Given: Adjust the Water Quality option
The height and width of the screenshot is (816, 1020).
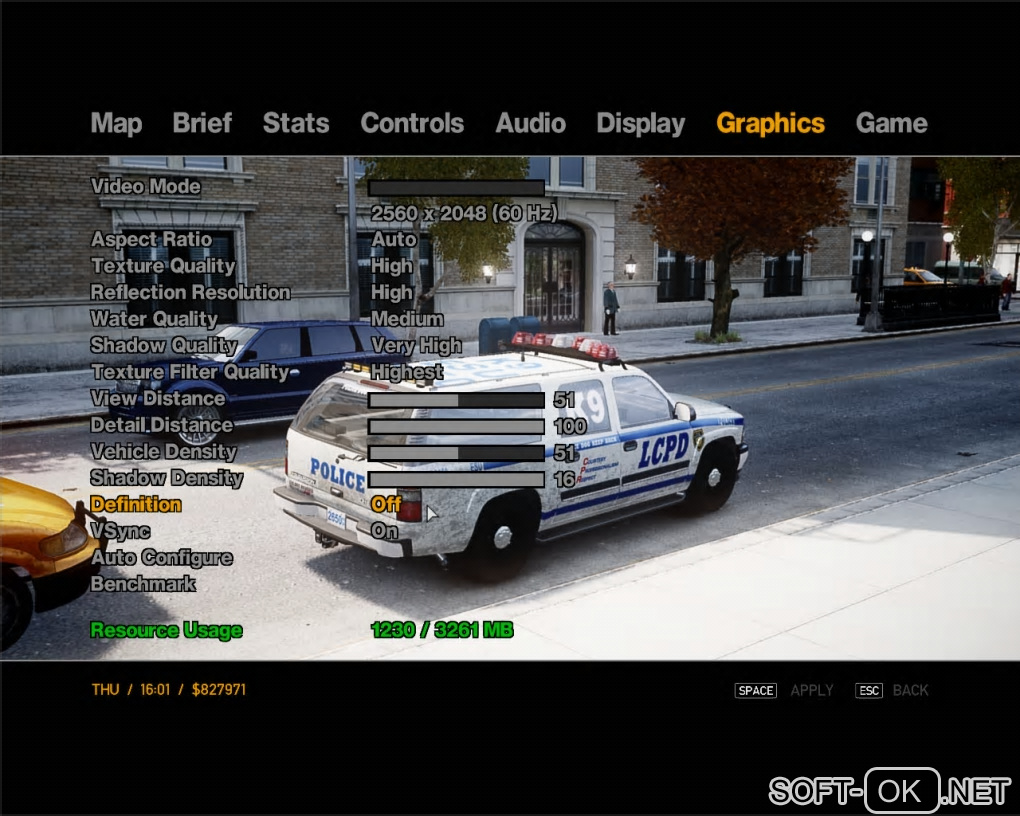Looking at the screenshot, I should tap(154, 319).
